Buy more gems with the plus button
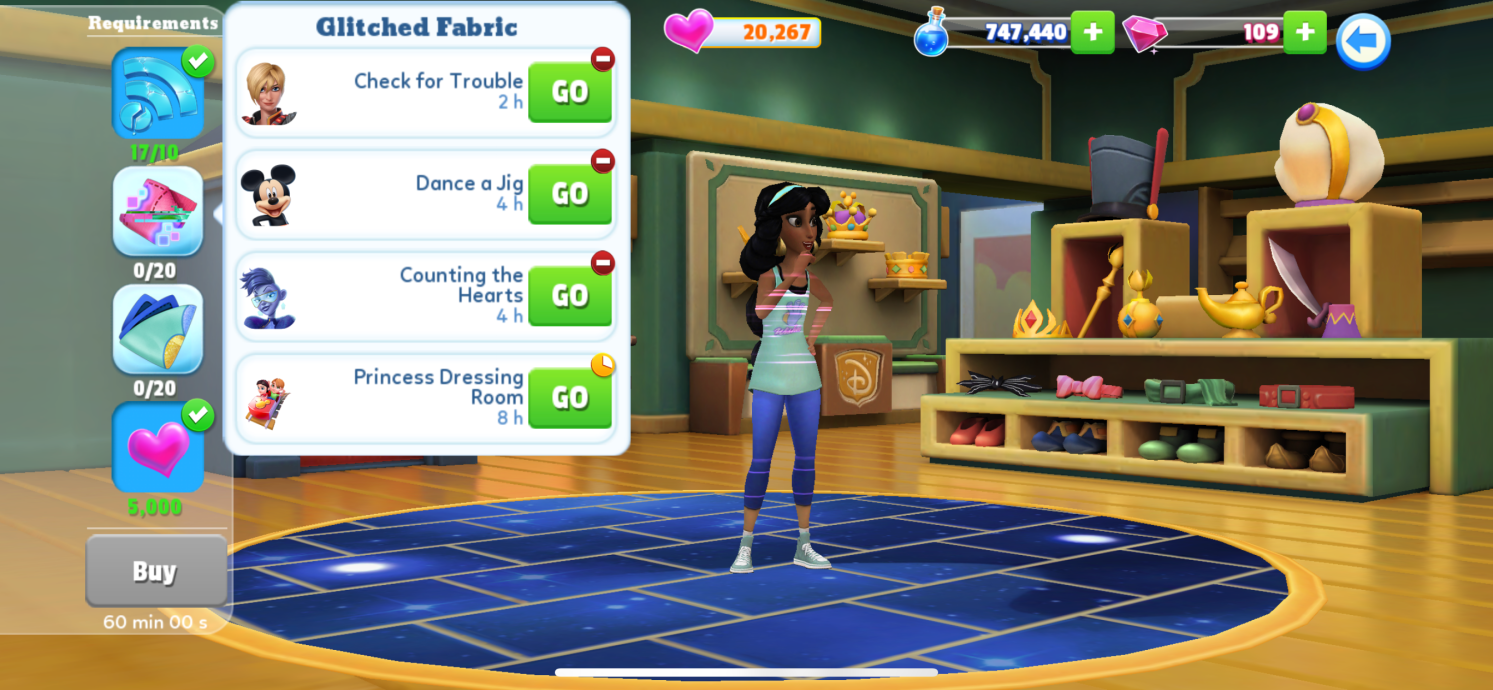The width and height of the screenshot is (1493, 690). click(1304, 32)
